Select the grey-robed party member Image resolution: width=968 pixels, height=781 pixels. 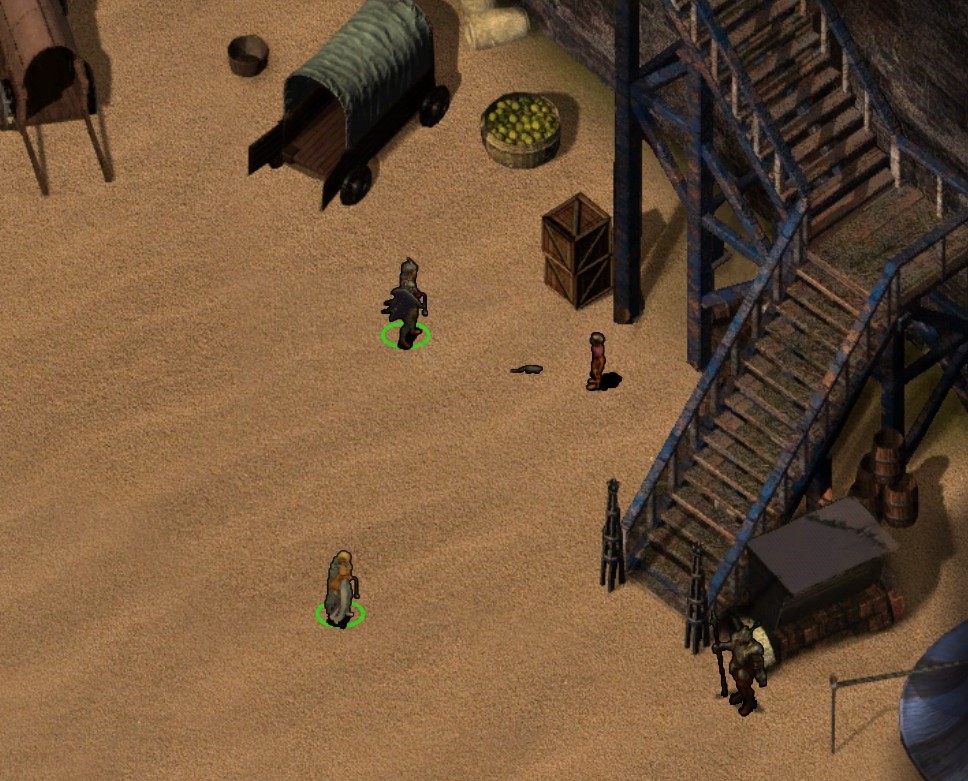point(341,587)
